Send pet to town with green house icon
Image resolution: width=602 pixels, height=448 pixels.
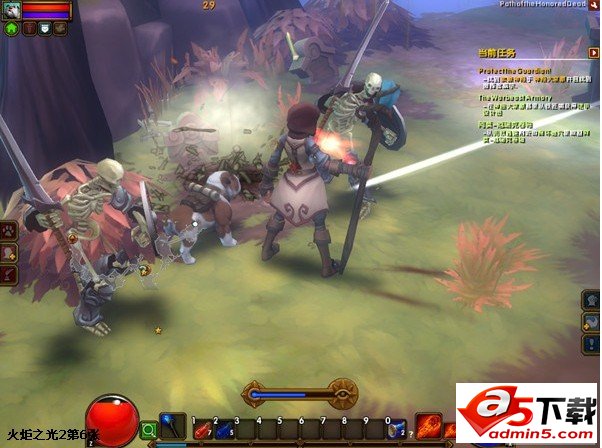point(12,29)
